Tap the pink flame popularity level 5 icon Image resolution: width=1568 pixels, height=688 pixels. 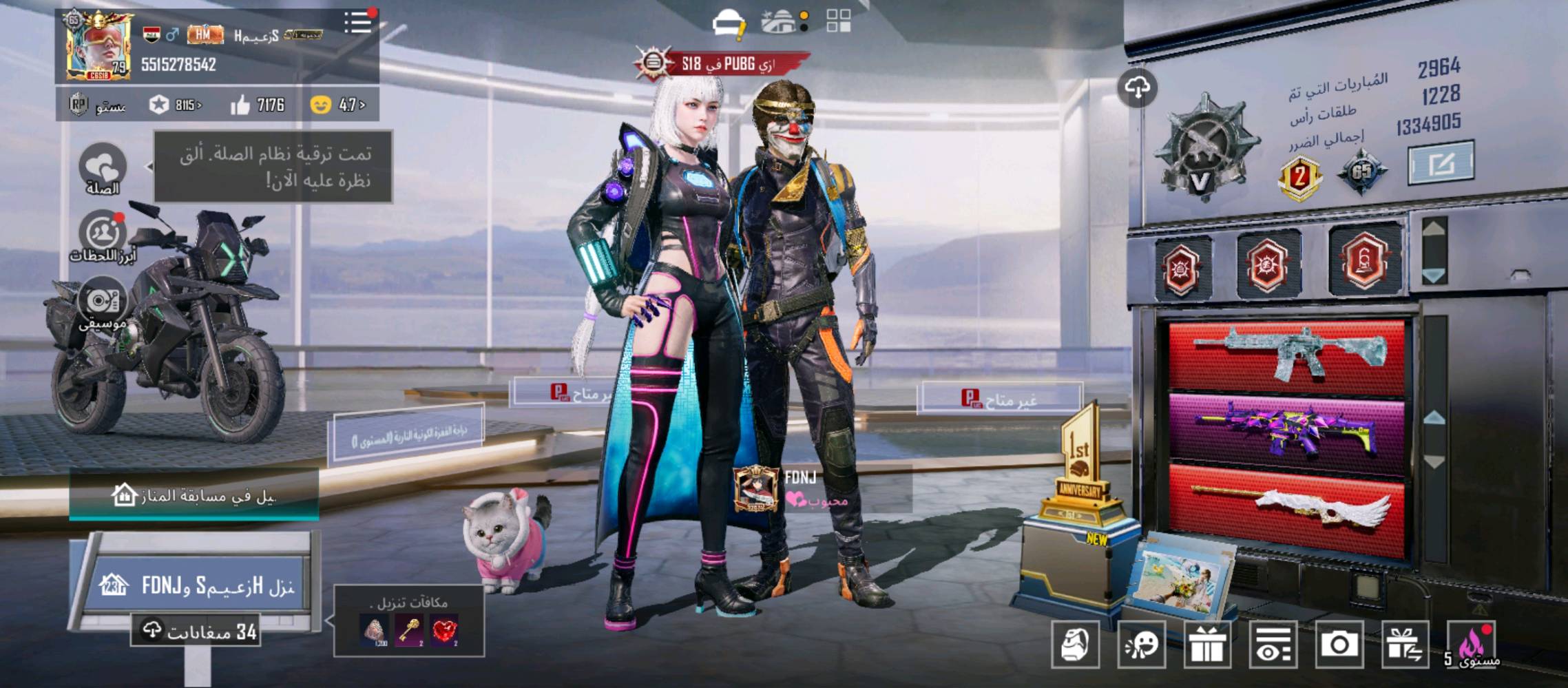(x=1472, y=644)
